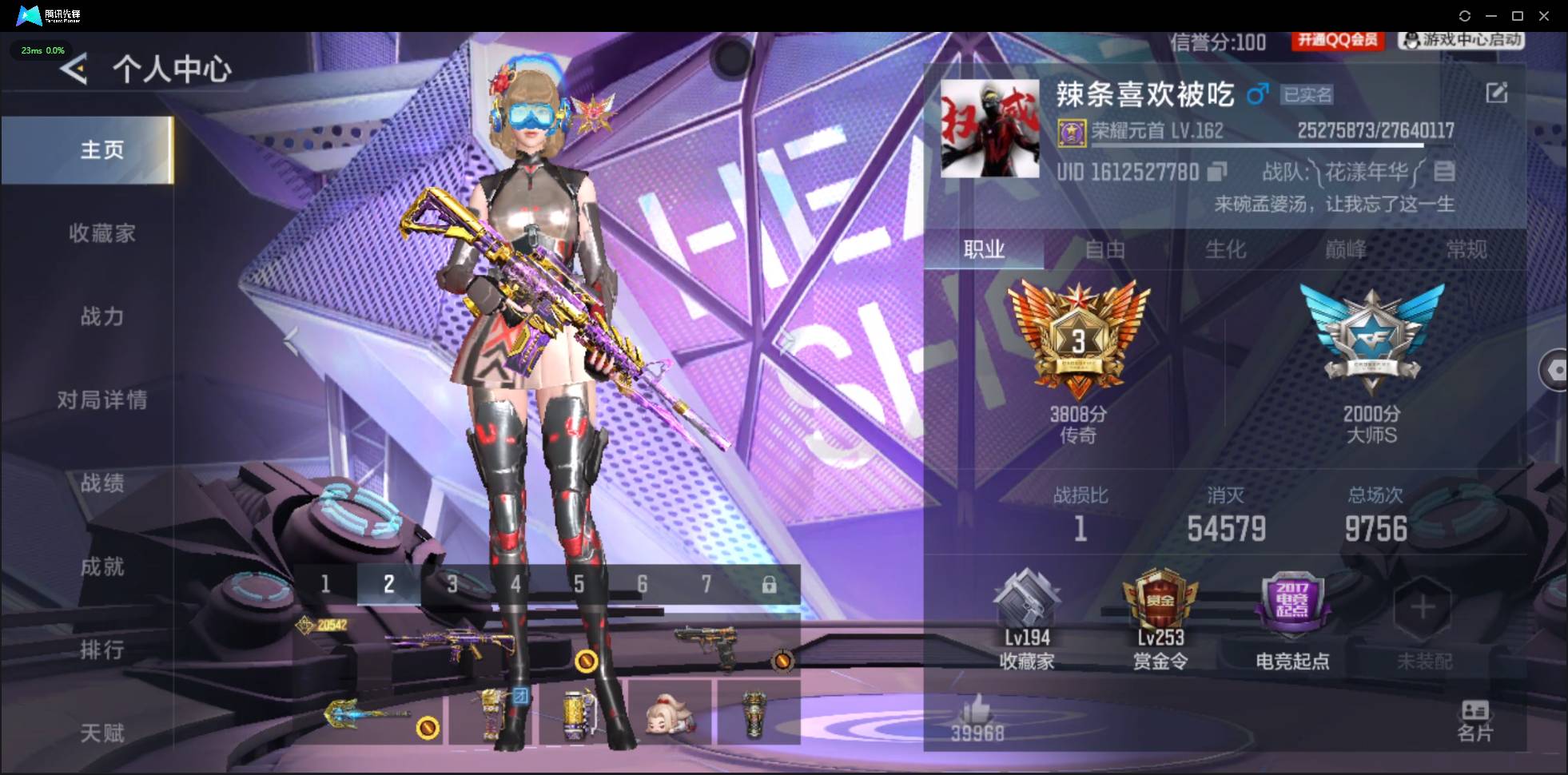Expand the camera panel on the right edge
Image resolution: width=1568 pixels, height=775 pixels.
pos(1556,370)
